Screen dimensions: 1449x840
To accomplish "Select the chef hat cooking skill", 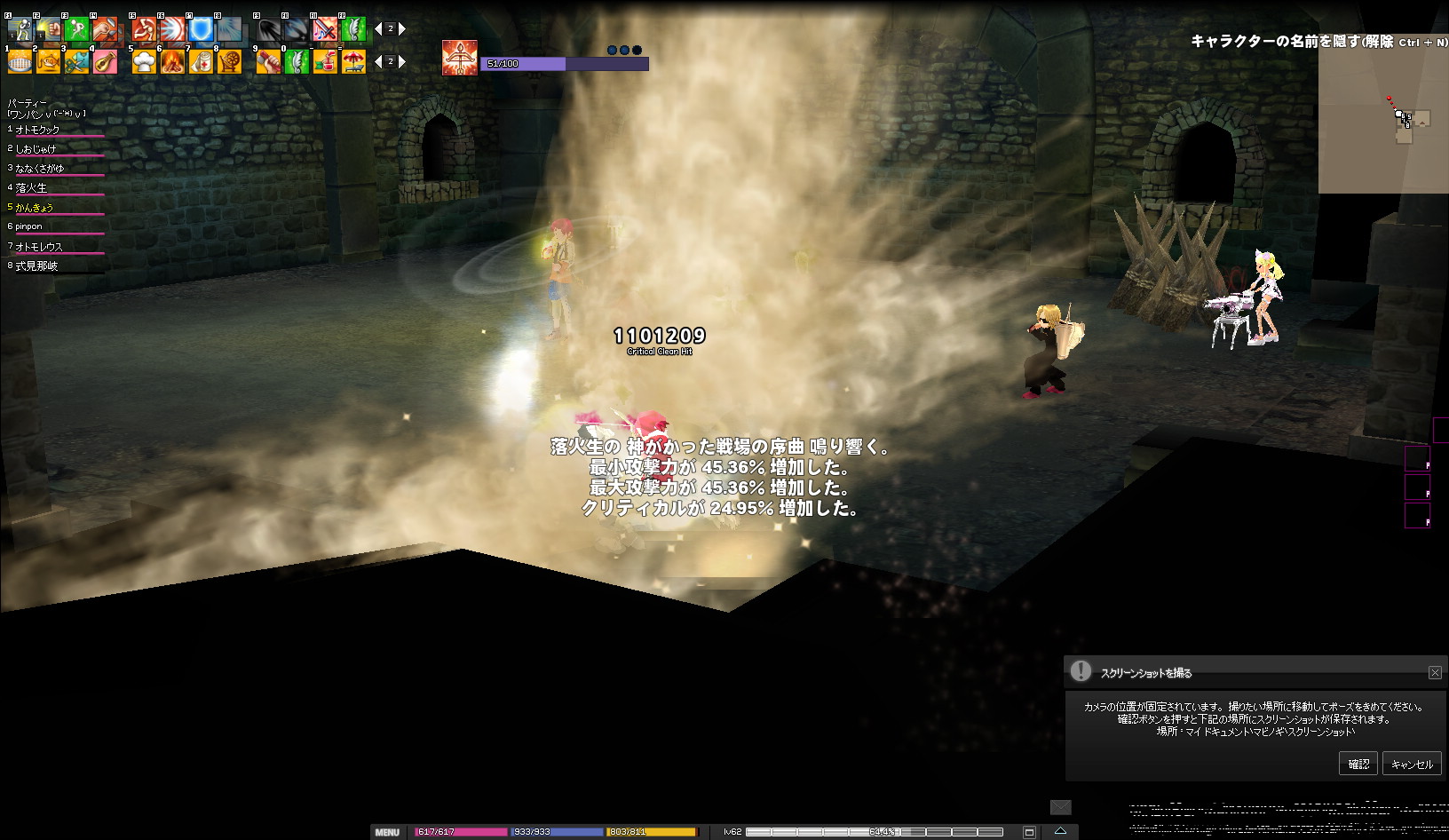I will point(144,62).
